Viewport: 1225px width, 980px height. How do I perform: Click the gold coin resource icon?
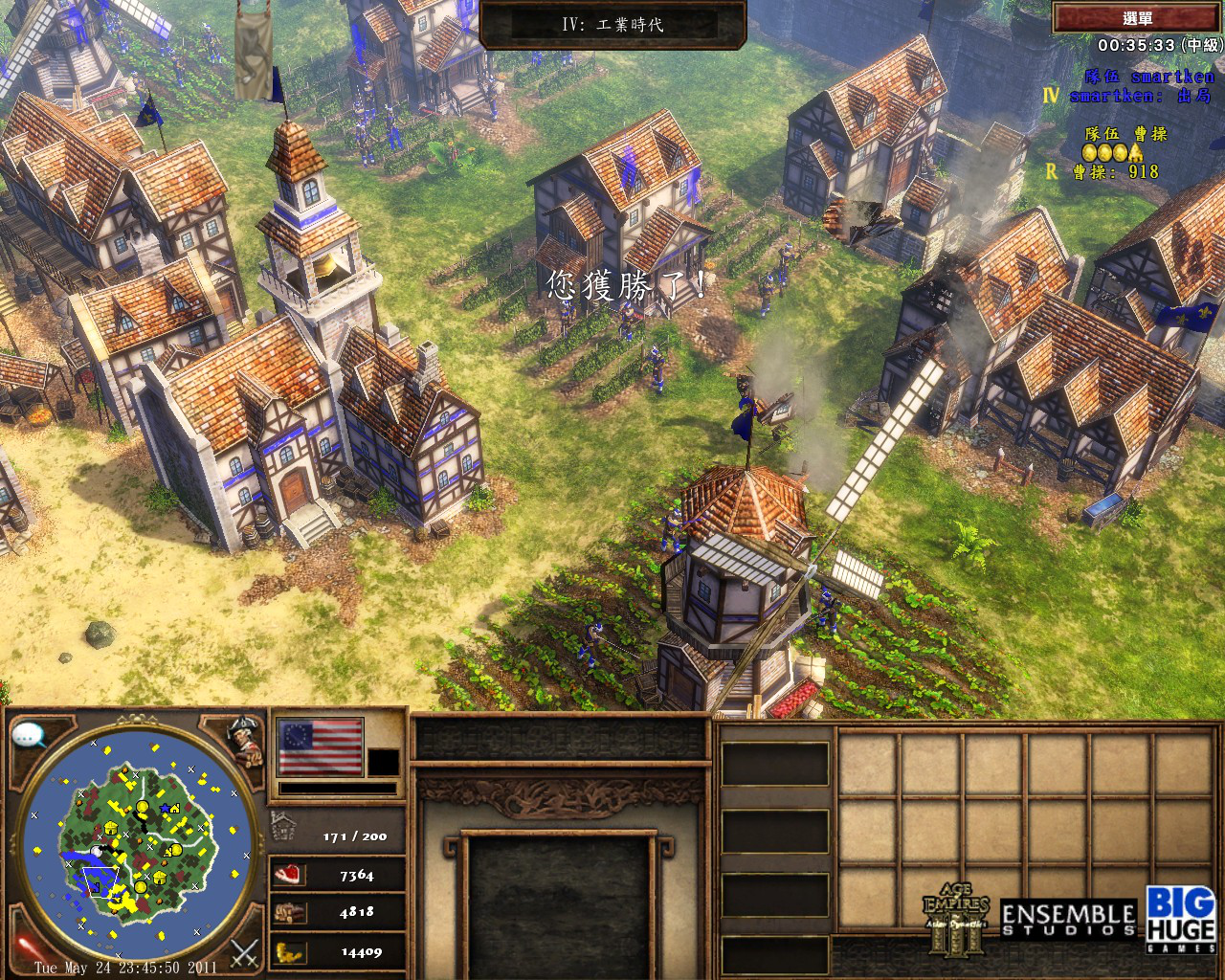287,951
